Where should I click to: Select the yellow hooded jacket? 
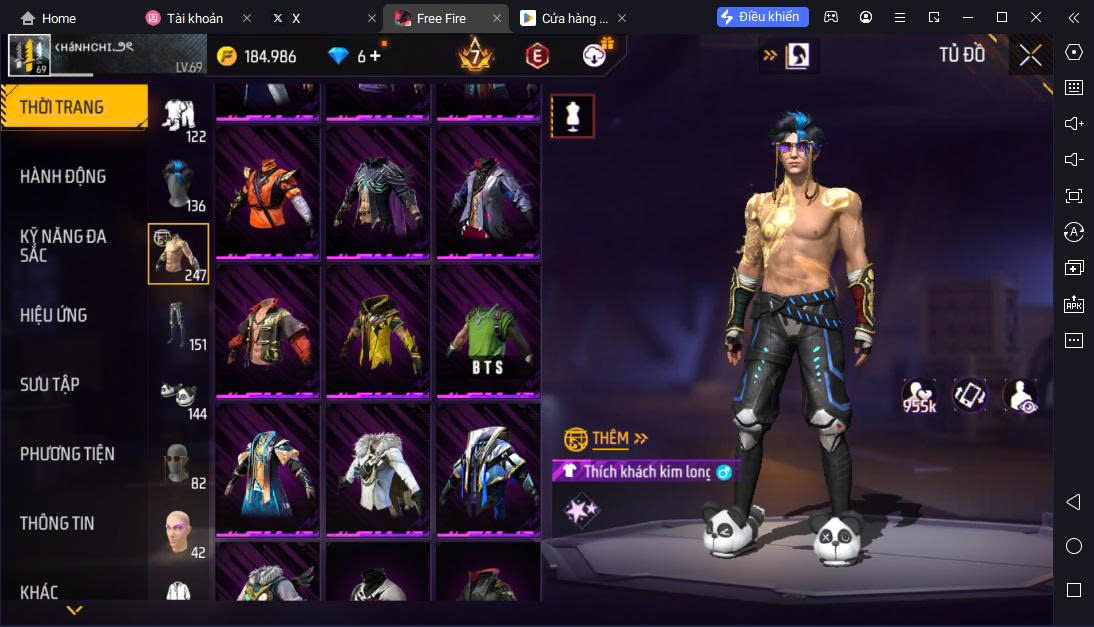pyautogui.click(x=378, y=331)
